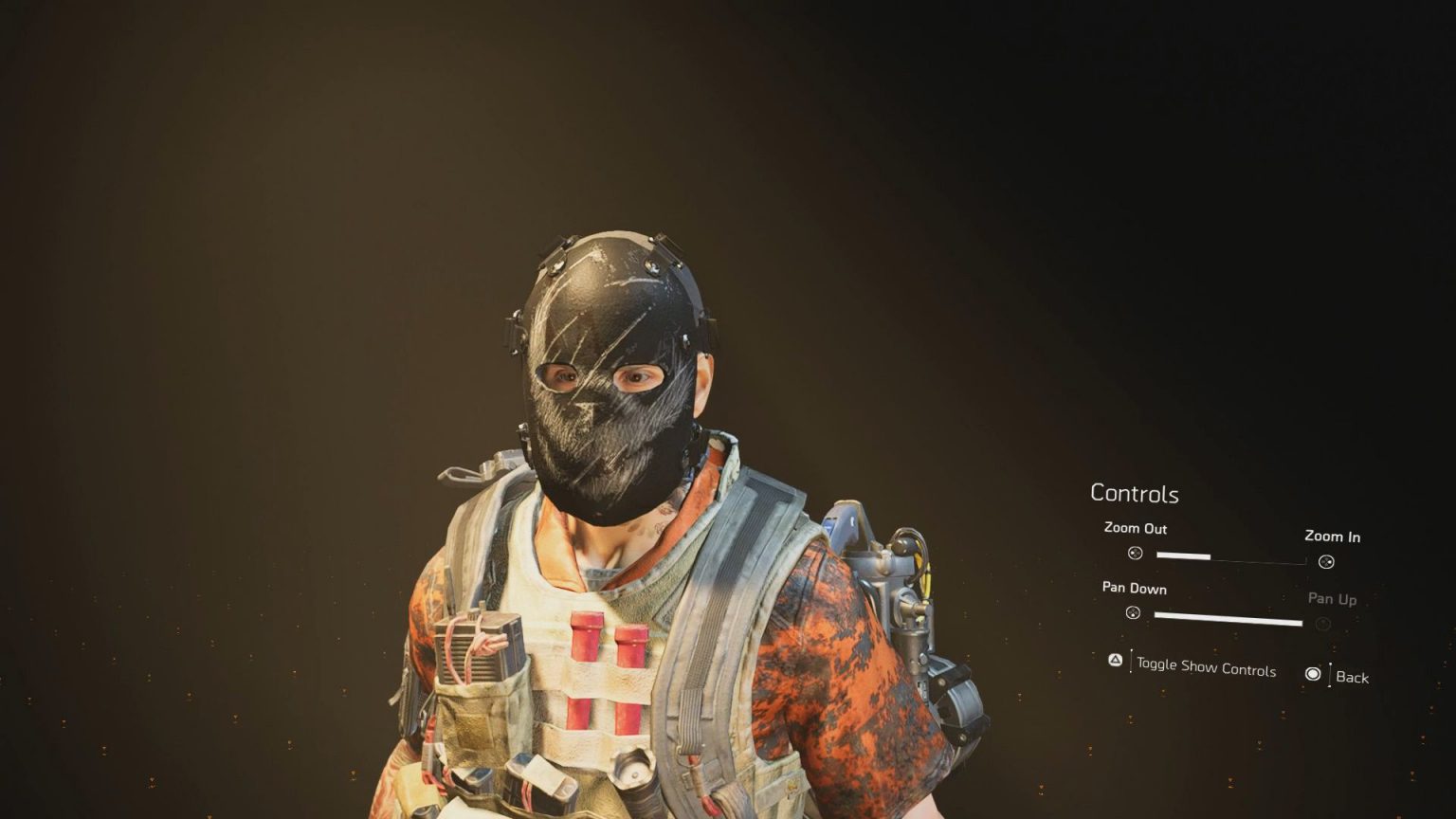Click the Controls panel heading
The image size is (1456, 819).
click(1135, 494)
